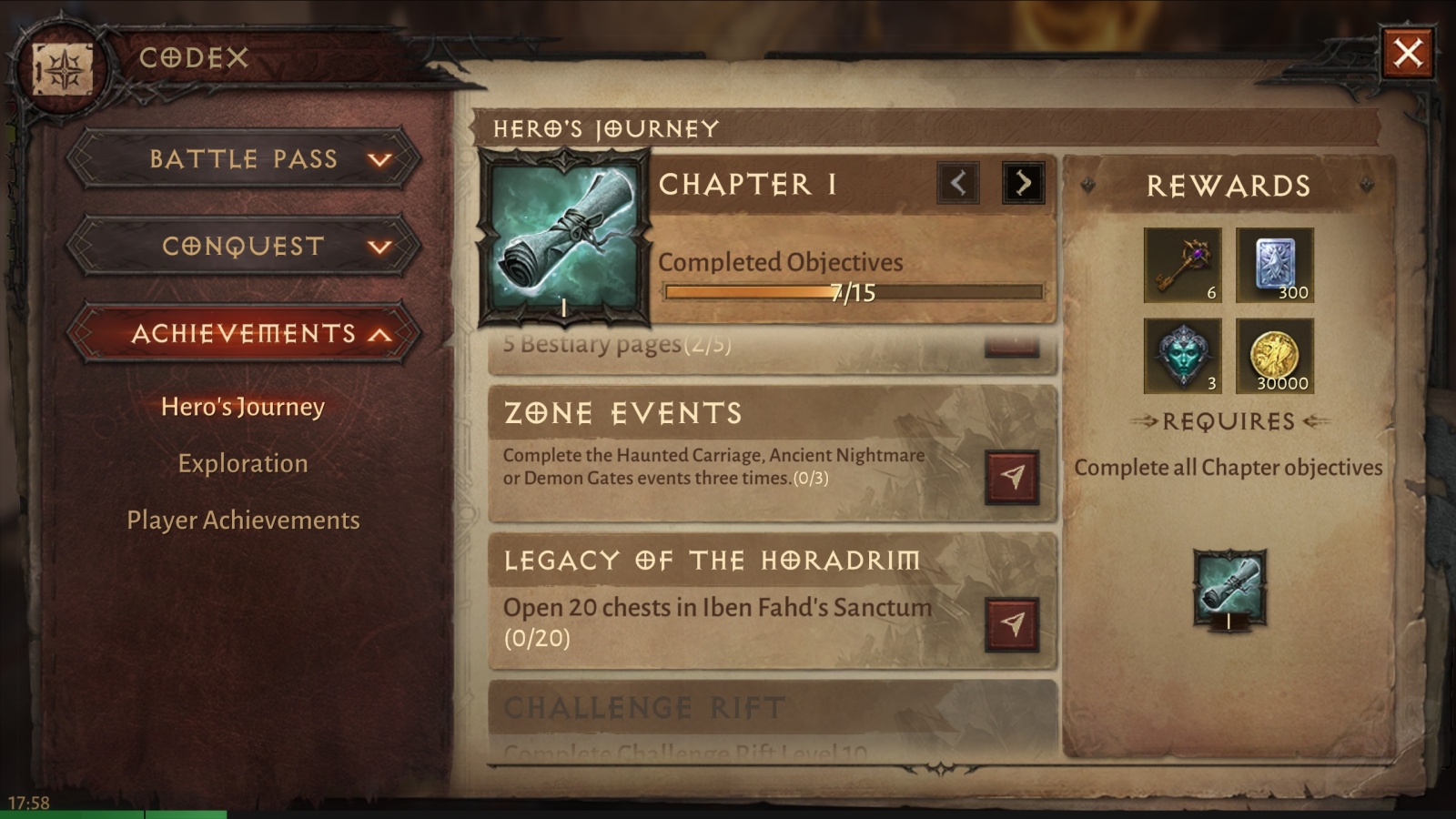This screenshot has width=1456, height=819.
Task: Expand the Battle Pass section
Action: click(x=244, y=159)
